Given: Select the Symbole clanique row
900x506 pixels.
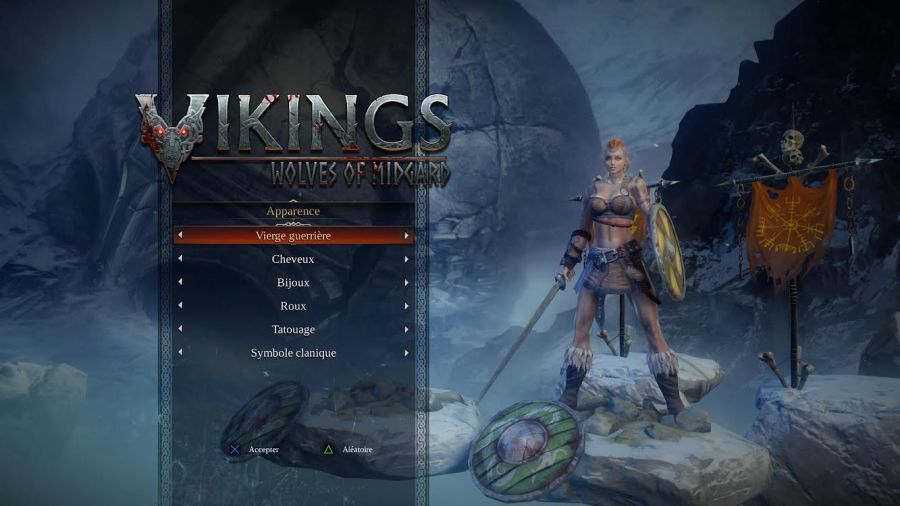Looking at the screenshot, I should 293,353.
